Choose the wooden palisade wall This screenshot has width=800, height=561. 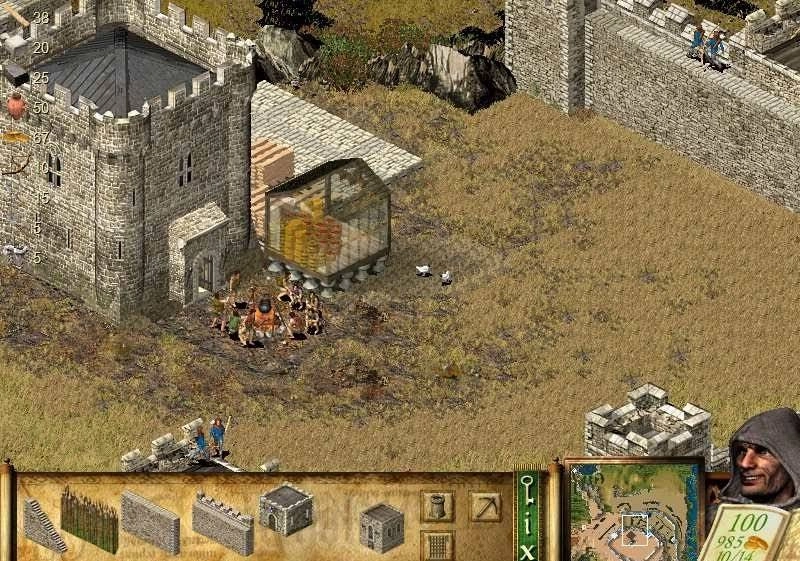pos(88,519)
